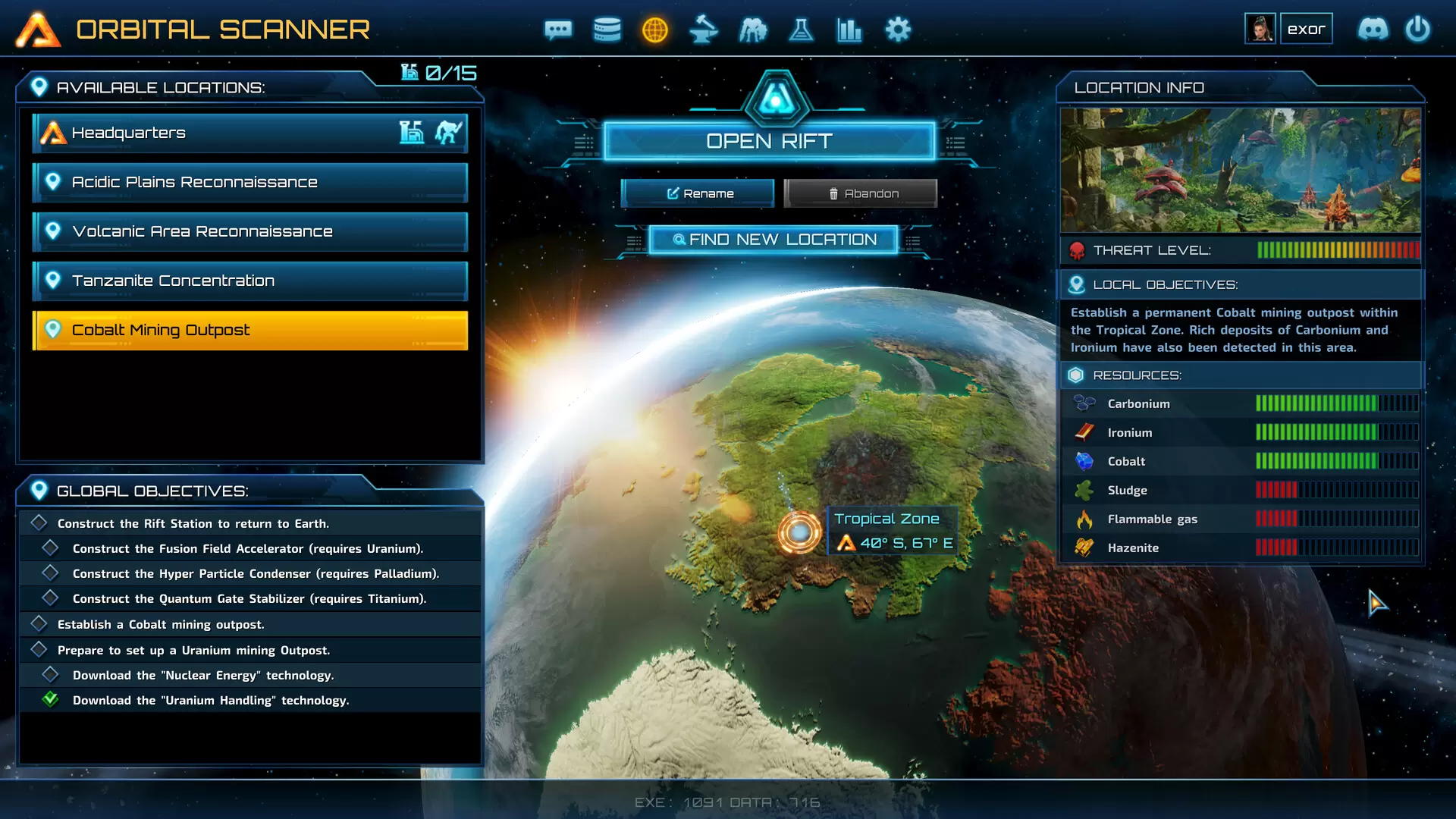Open the chat speech bubble icon
Screen dimensions: 1456x819
558,30
